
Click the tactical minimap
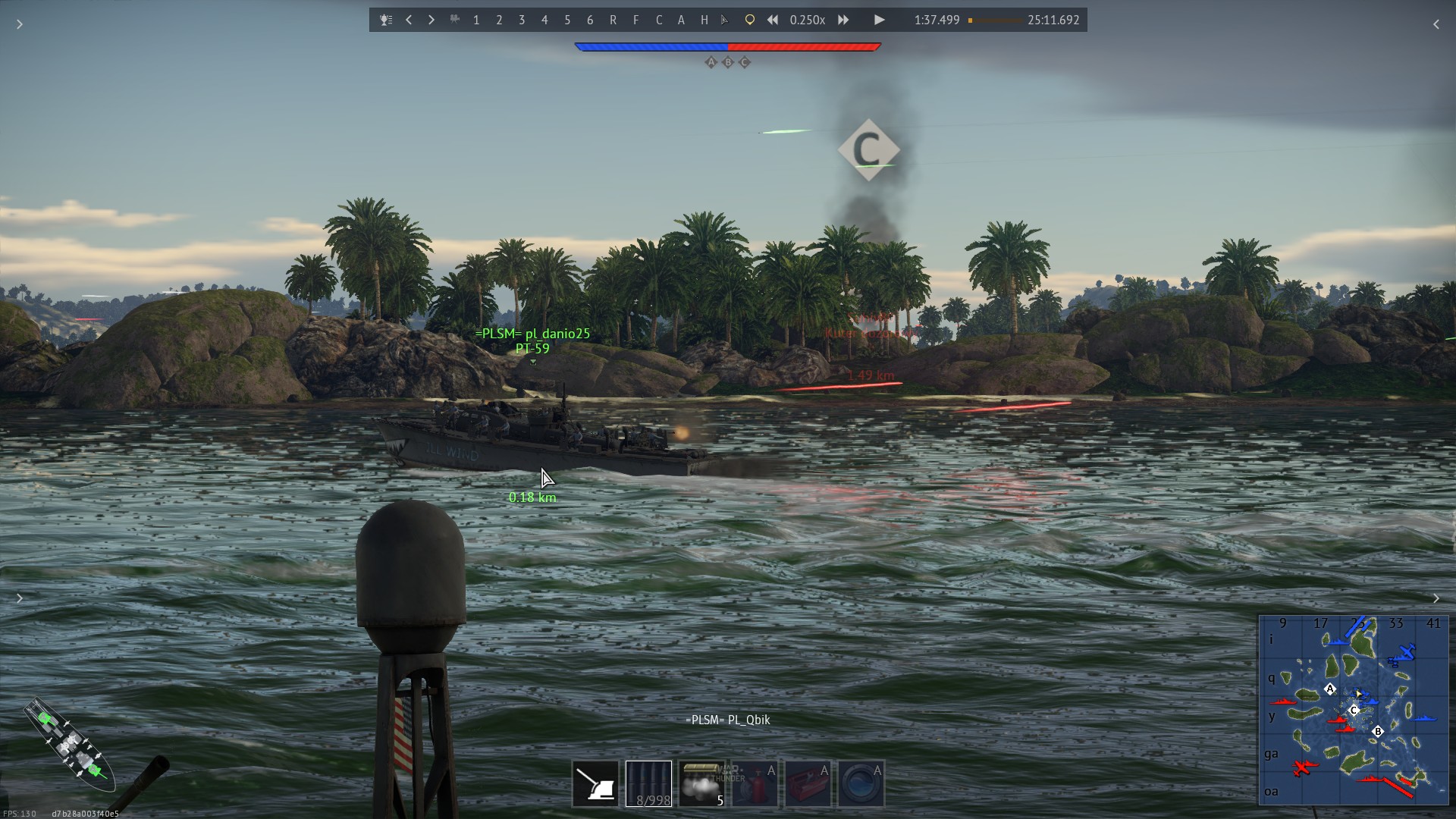tap(1354, 710)
